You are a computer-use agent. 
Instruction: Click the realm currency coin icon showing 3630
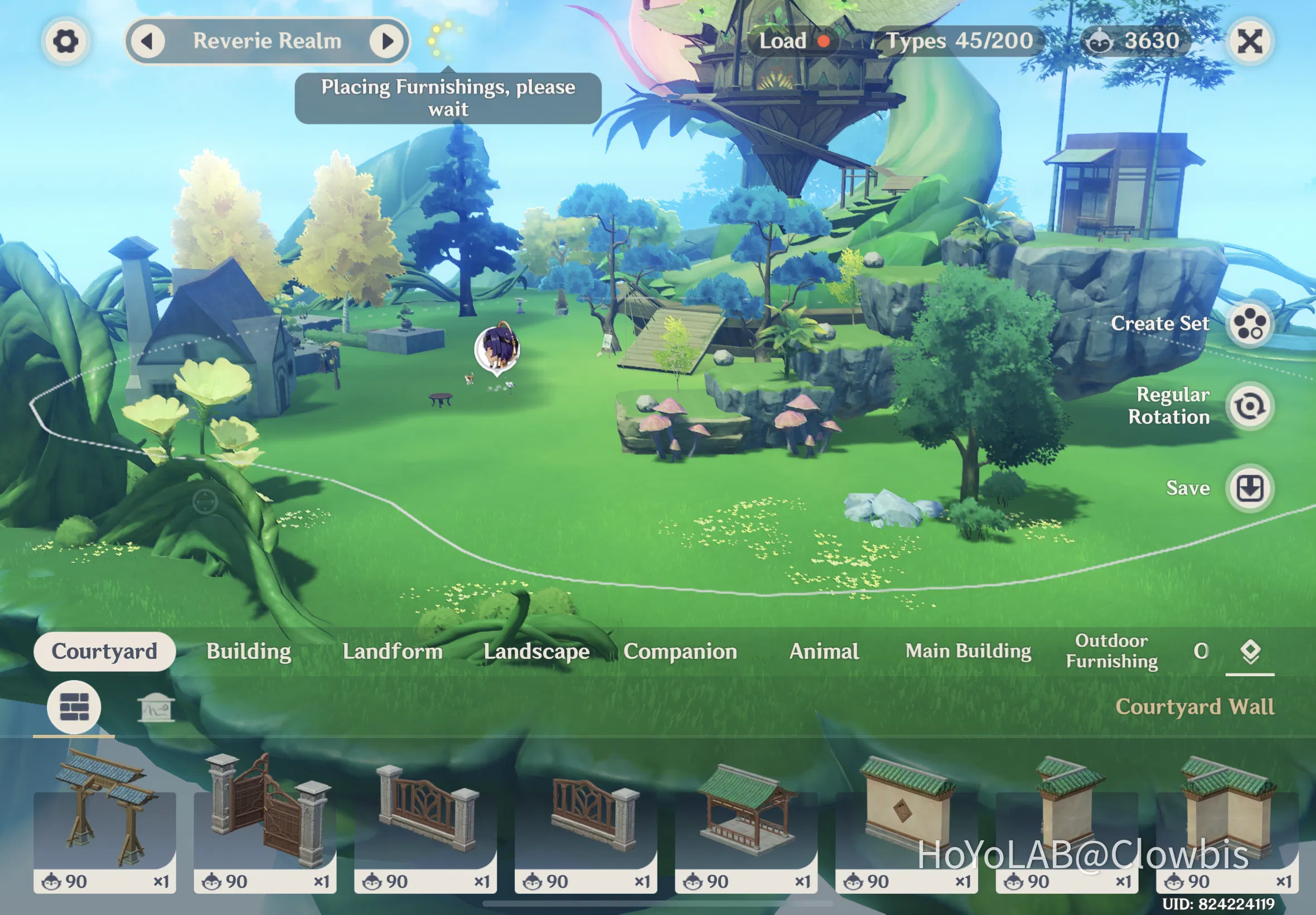click(x=1101, y=40)
